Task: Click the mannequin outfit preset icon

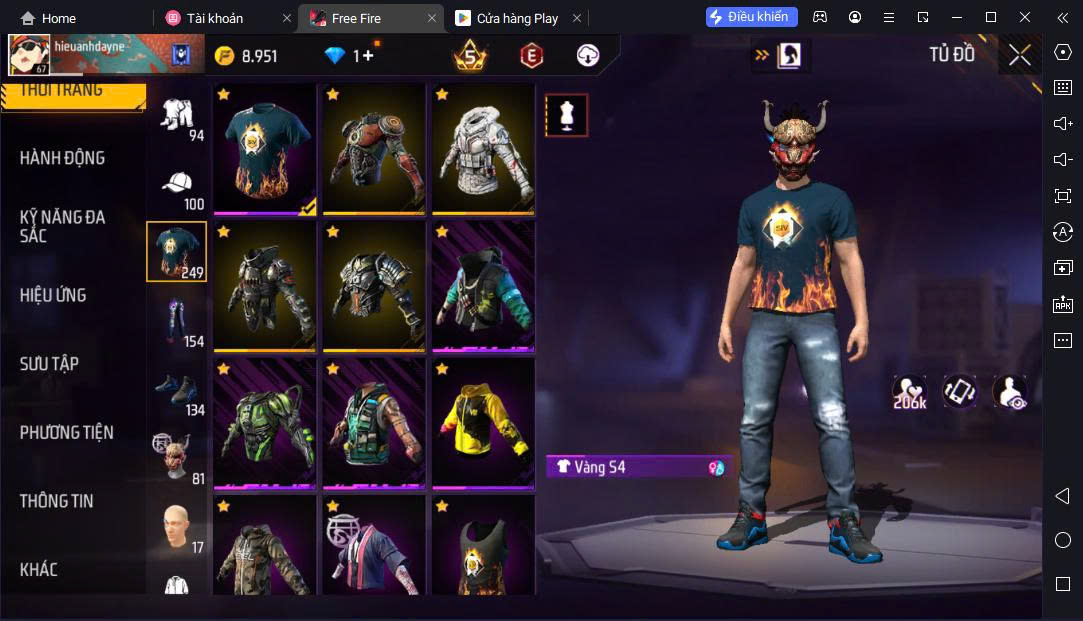Action: pyautogui.click(x=566, y=116)
